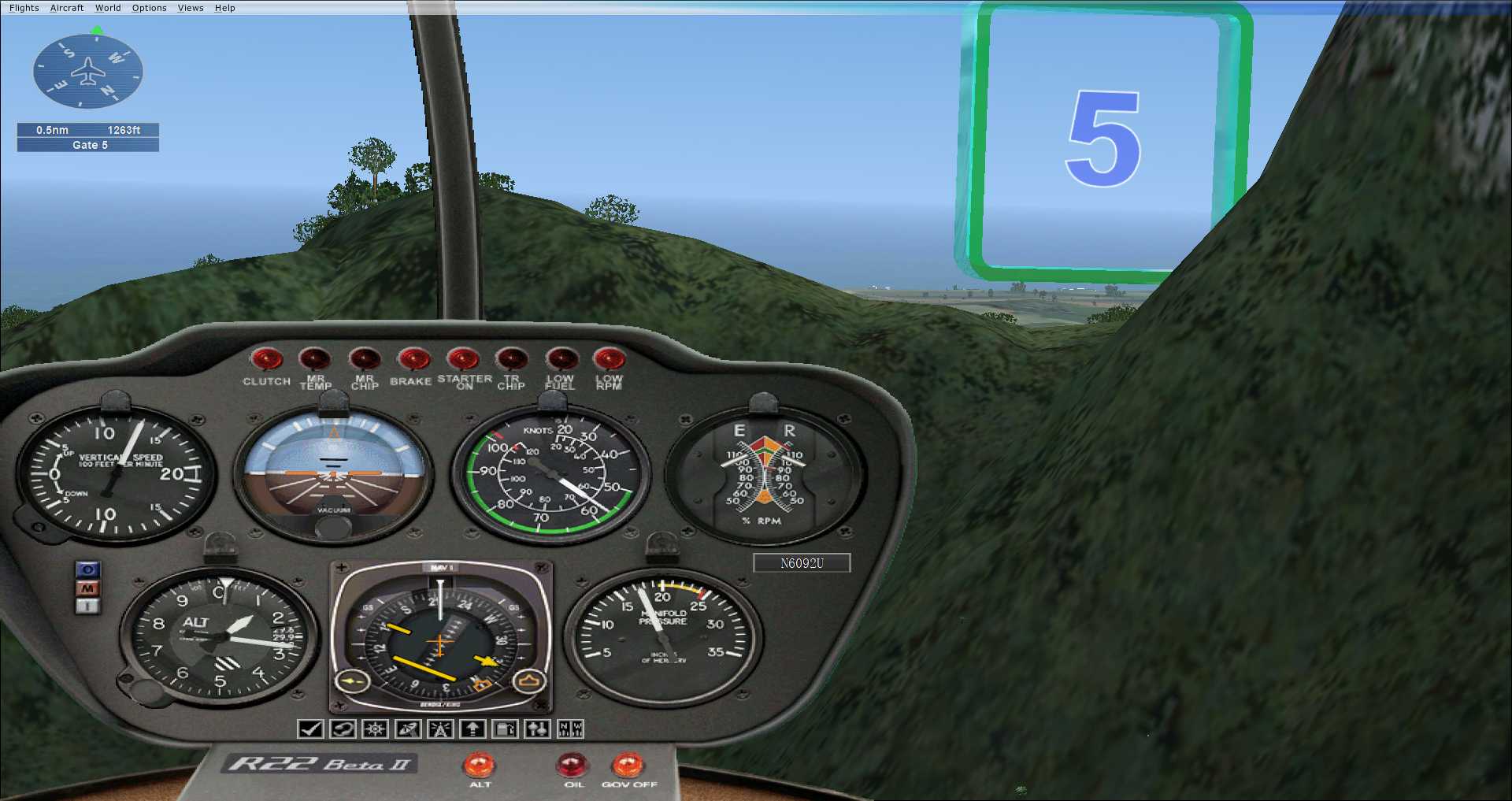Click the red M marker button
This screenshot has height=801, width=1512.
coord(88,588)
